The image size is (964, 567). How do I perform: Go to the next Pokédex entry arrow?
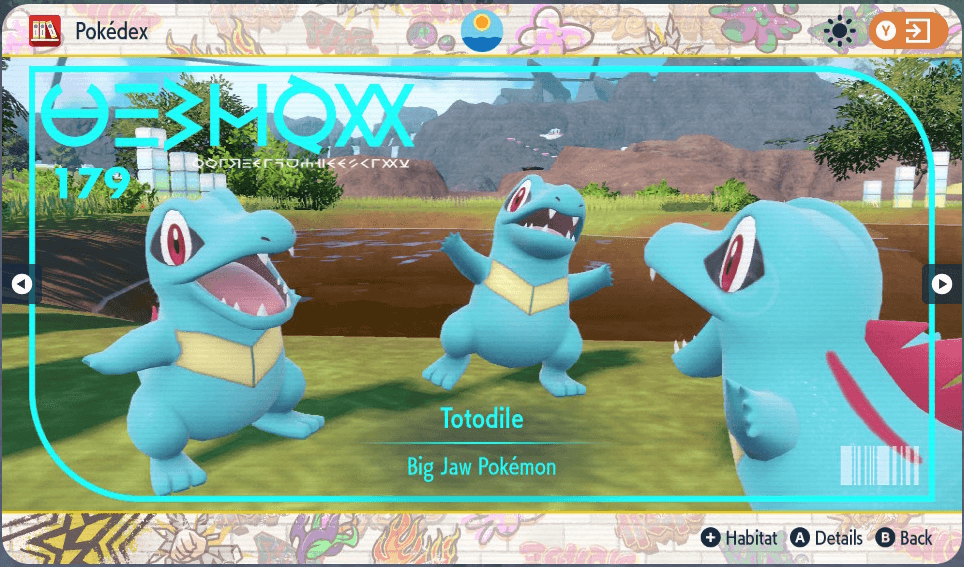tap(941, 285)
